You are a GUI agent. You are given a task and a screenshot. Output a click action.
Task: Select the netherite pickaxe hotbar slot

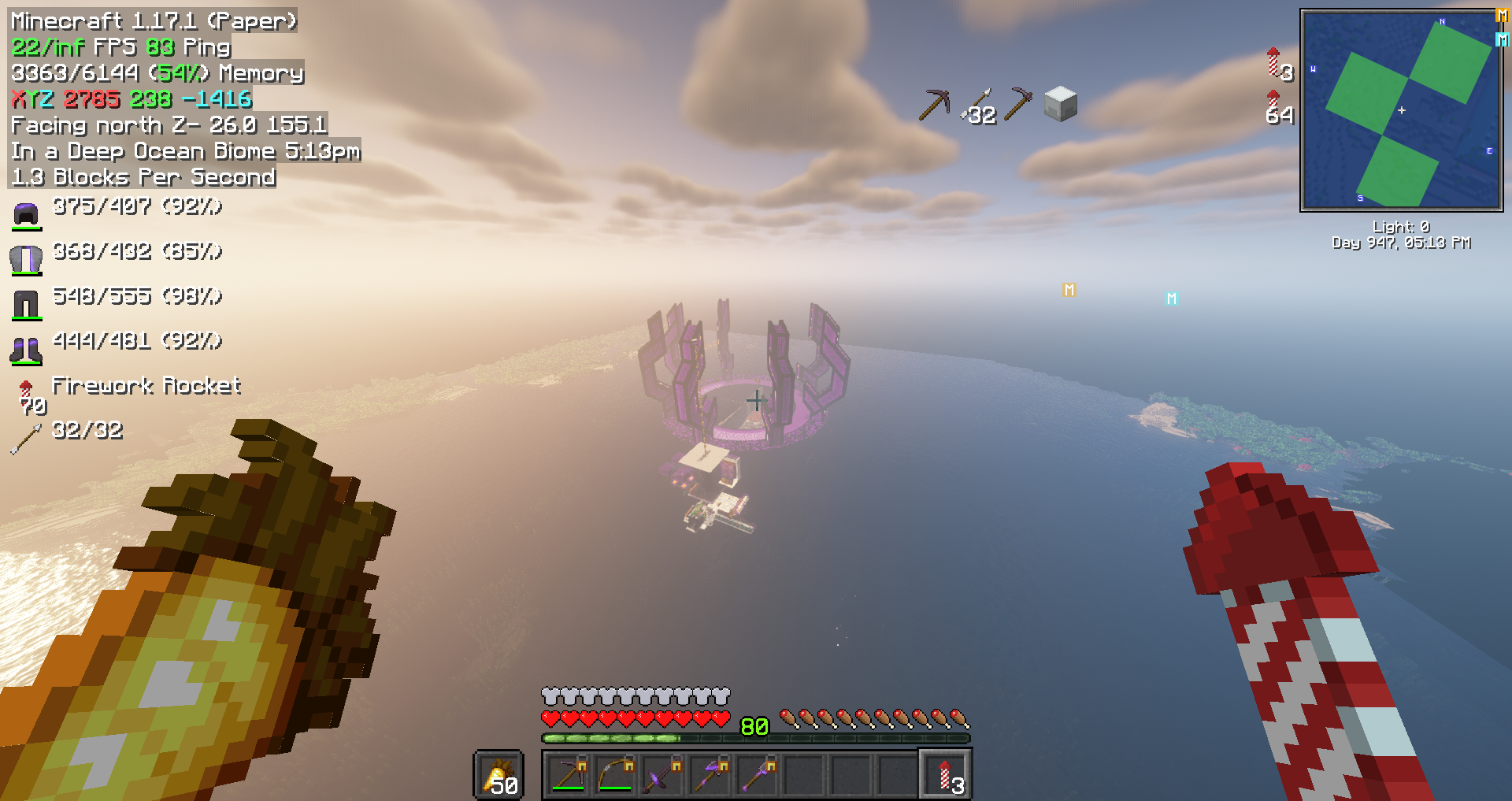tap(568, 775)
